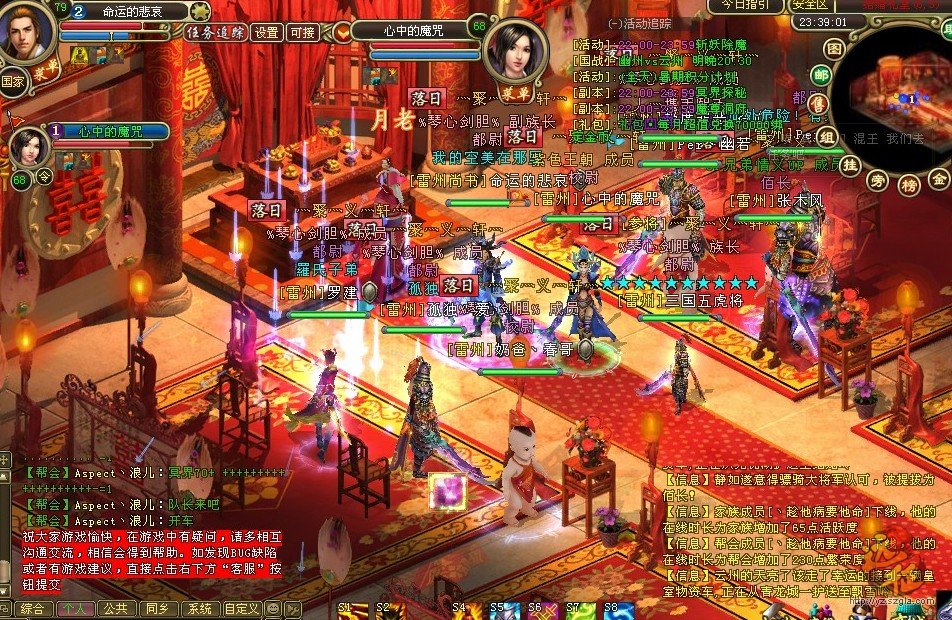This screenshot has height=620, width=952.
Task: Select teammate 心中的魔咒 portrait in party list
Action: (x=29, y=147)
